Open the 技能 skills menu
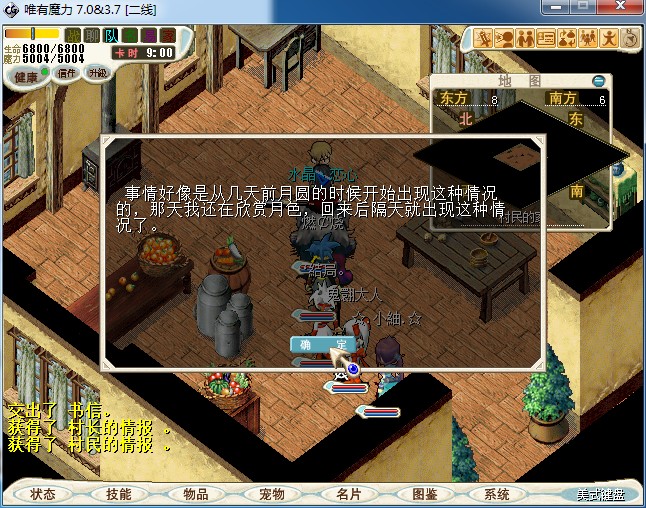 (x=119, y=494)
